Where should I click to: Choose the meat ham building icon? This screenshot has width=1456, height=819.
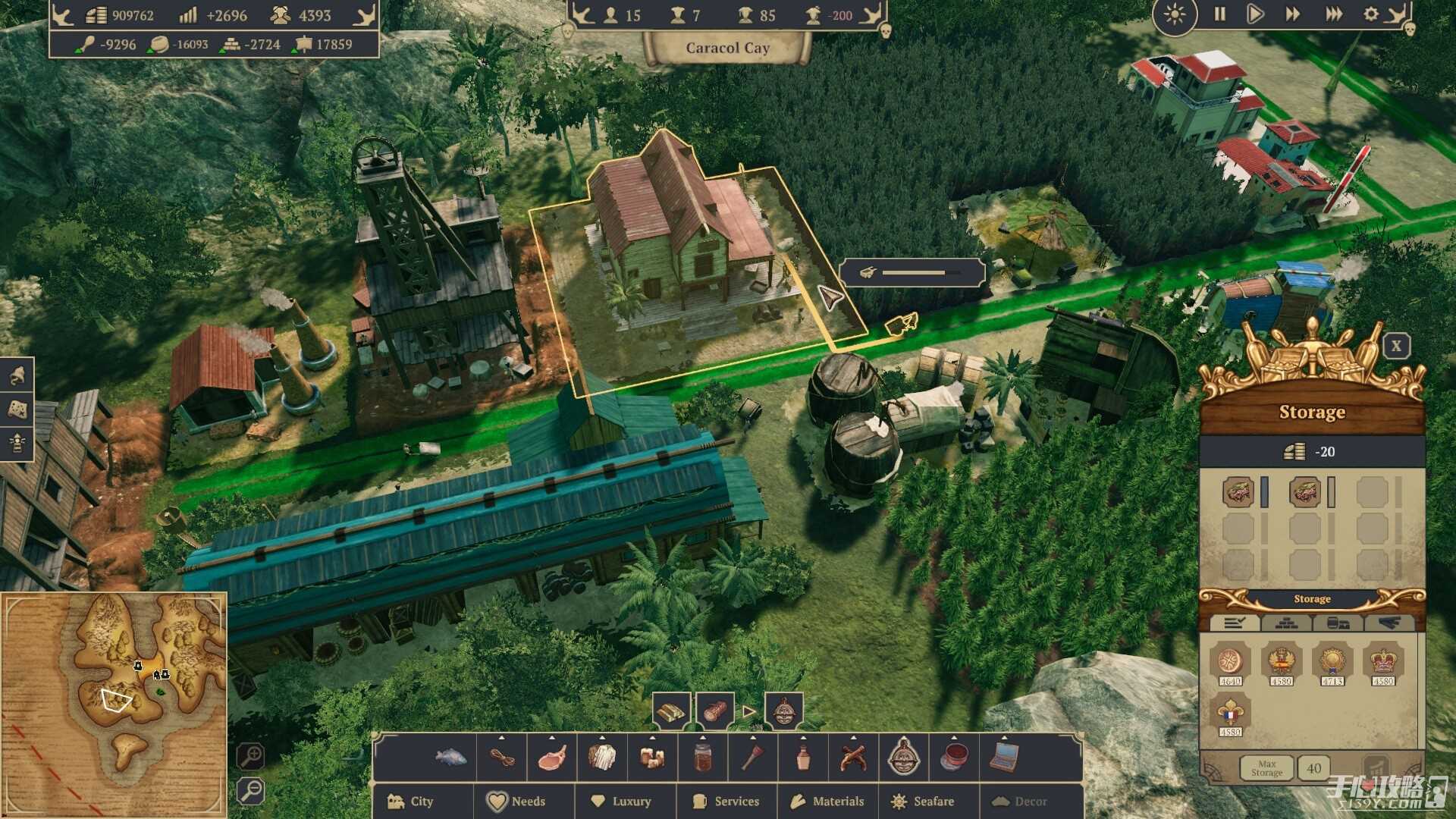(x=552, y=757)
